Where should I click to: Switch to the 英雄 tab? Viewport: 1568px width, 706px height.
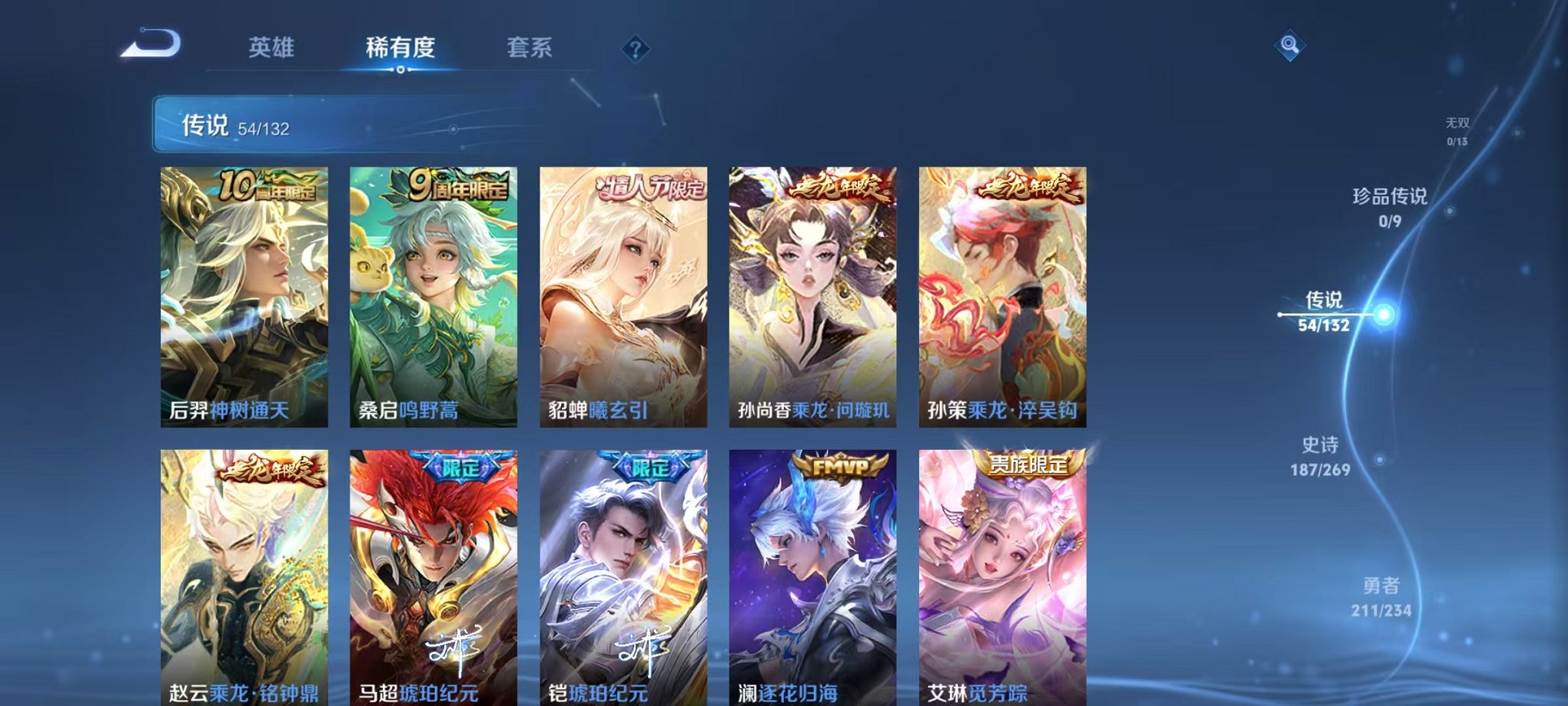[x=268, y=48]
